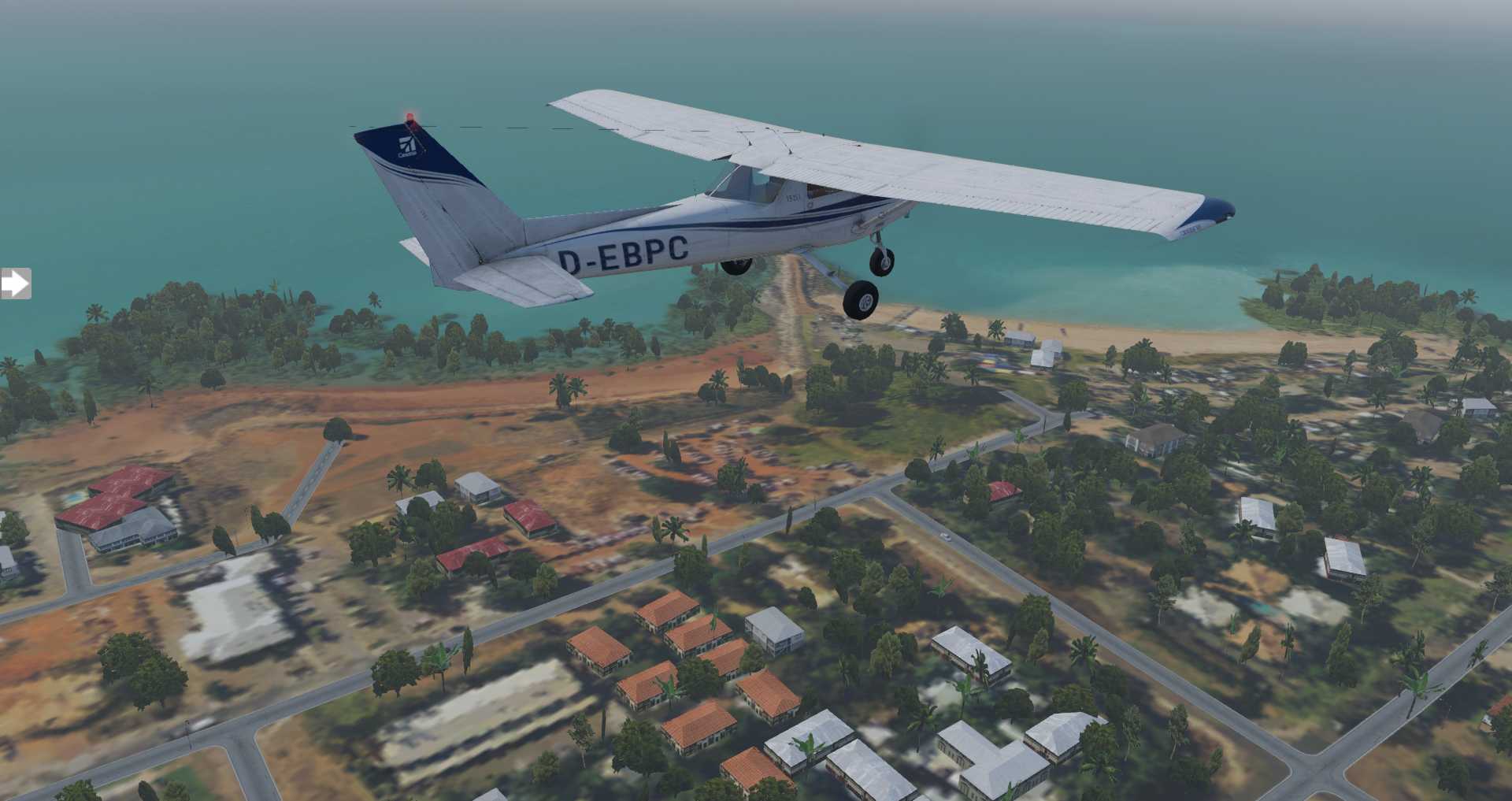Image resolution: width=1512 pixels, height=801 pixels.
Task: Open the side panel with the white arrow
Action: click(x=14, y=284)
